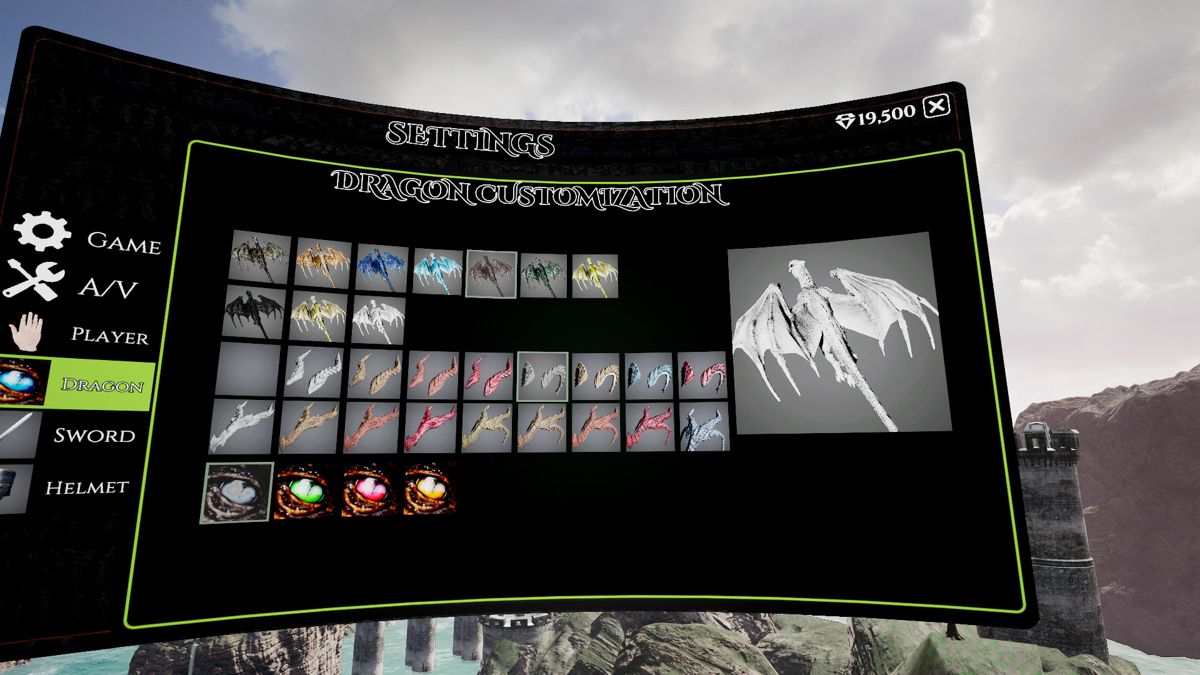Select the white spiked tail option
Viewport: 1200px width, 675px height.
[x=242, y=425]
